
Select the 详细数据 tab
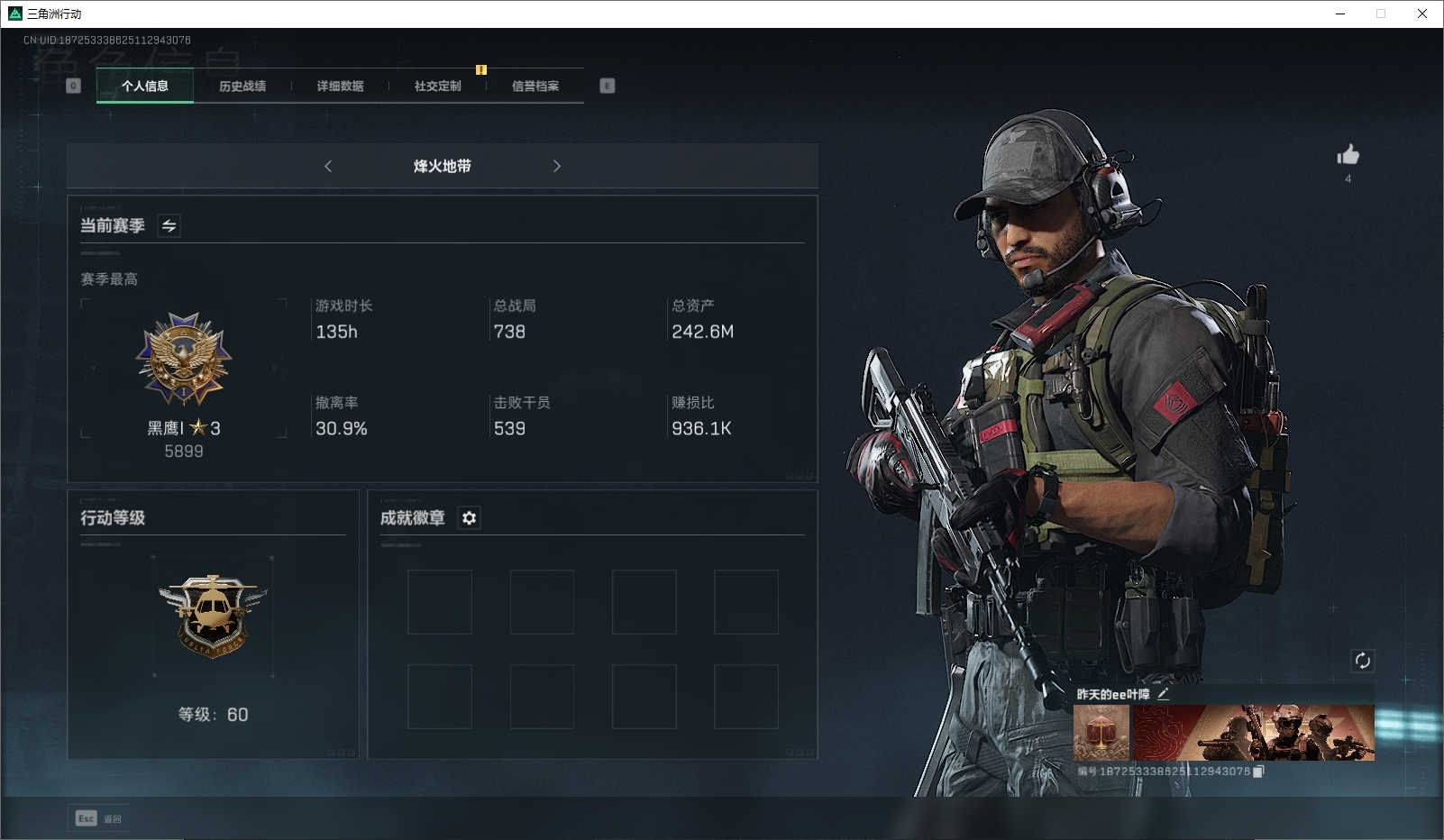coord(340,87)
